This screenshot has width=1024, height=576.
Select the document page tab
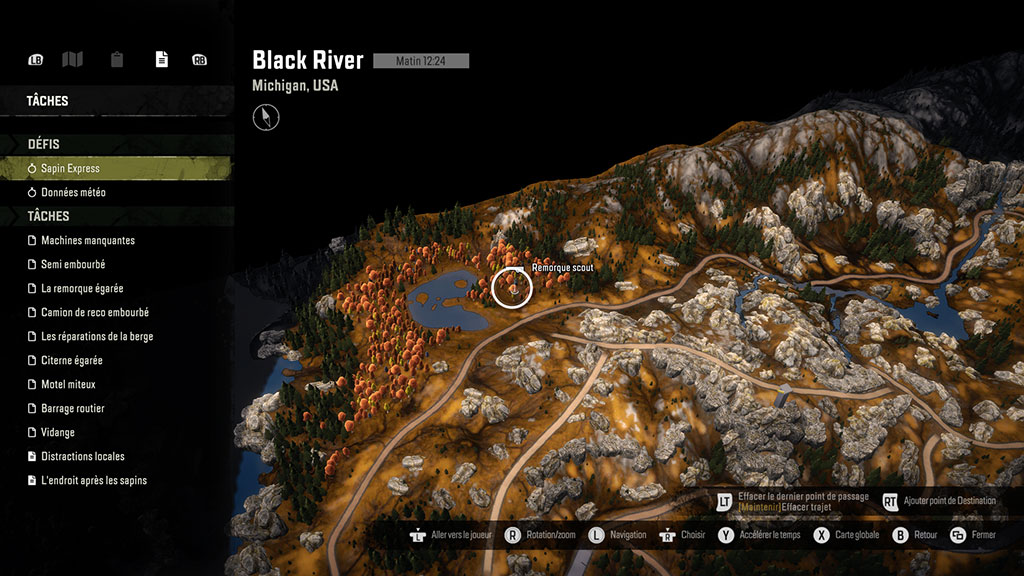pyautogui.click(x=161, y=60)
